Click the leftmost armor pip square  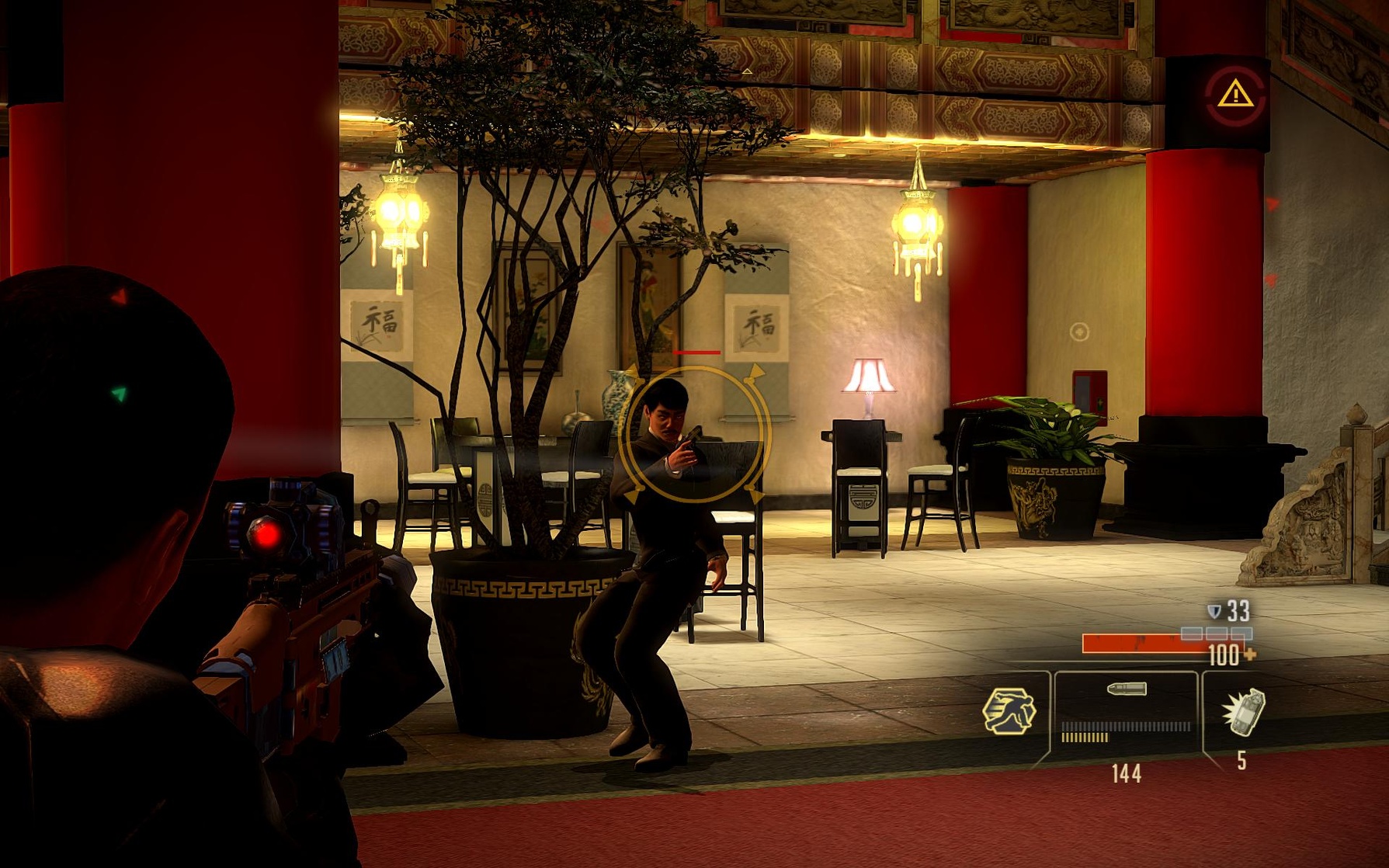point(1192,634)
